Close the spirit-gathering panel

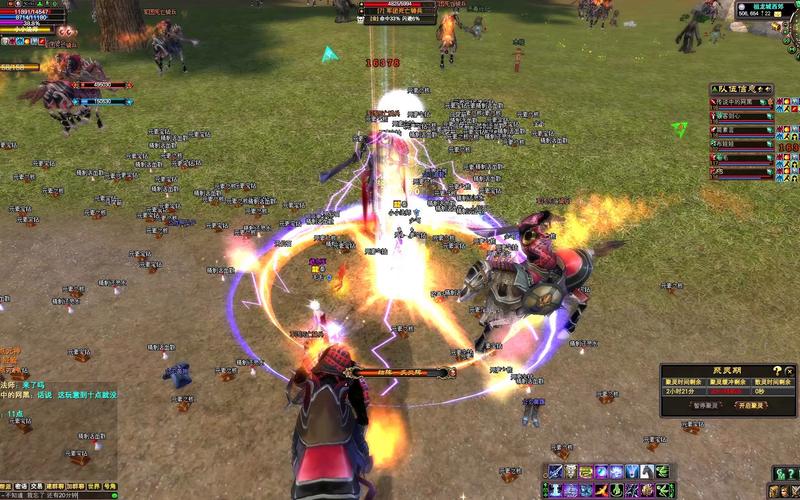(x=791, y=370)
